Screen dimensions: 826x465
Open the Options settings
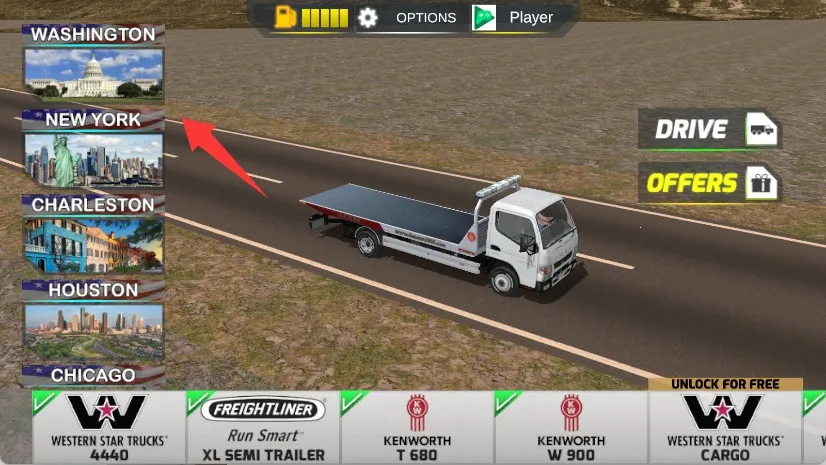[409, 17]
